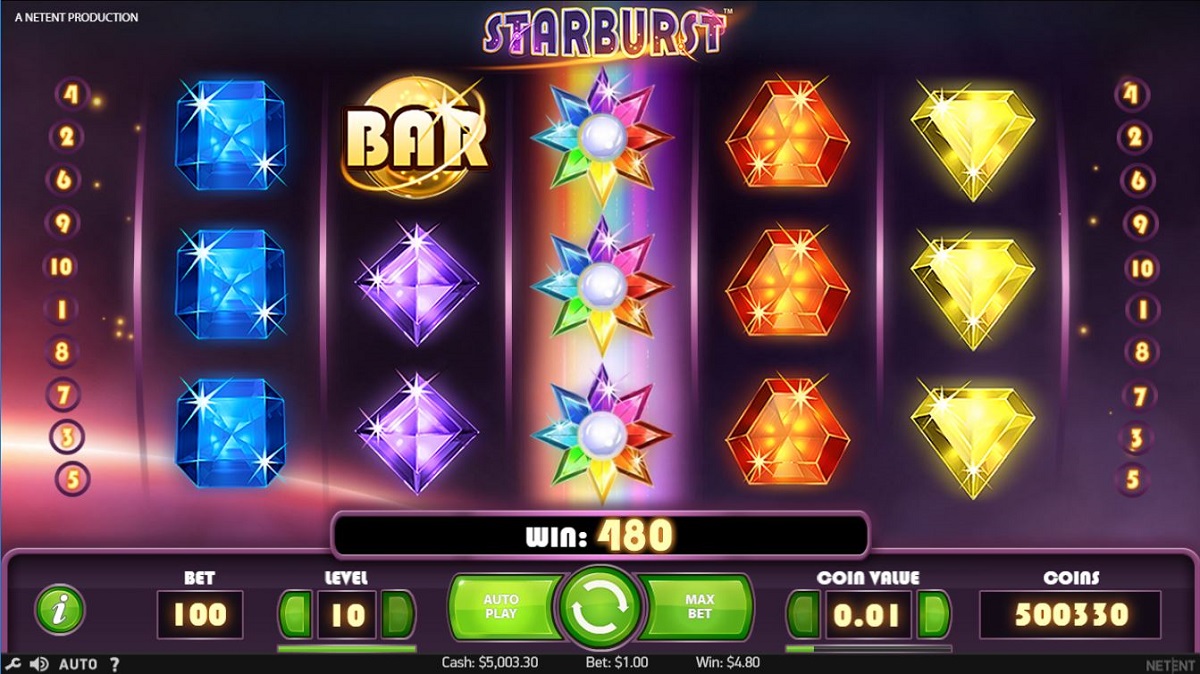Viewport: 1200px width, 674px height.
Task: Select the Max Bet button
Action: [698, 607]
